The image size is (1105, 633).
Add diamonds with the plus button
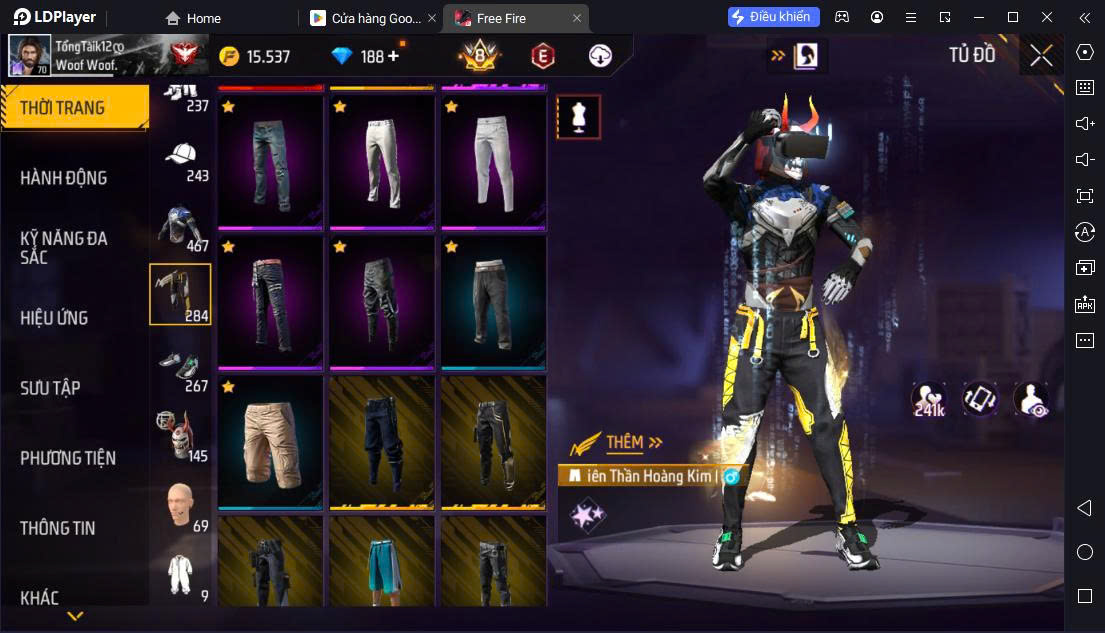(x=393, y=56)
